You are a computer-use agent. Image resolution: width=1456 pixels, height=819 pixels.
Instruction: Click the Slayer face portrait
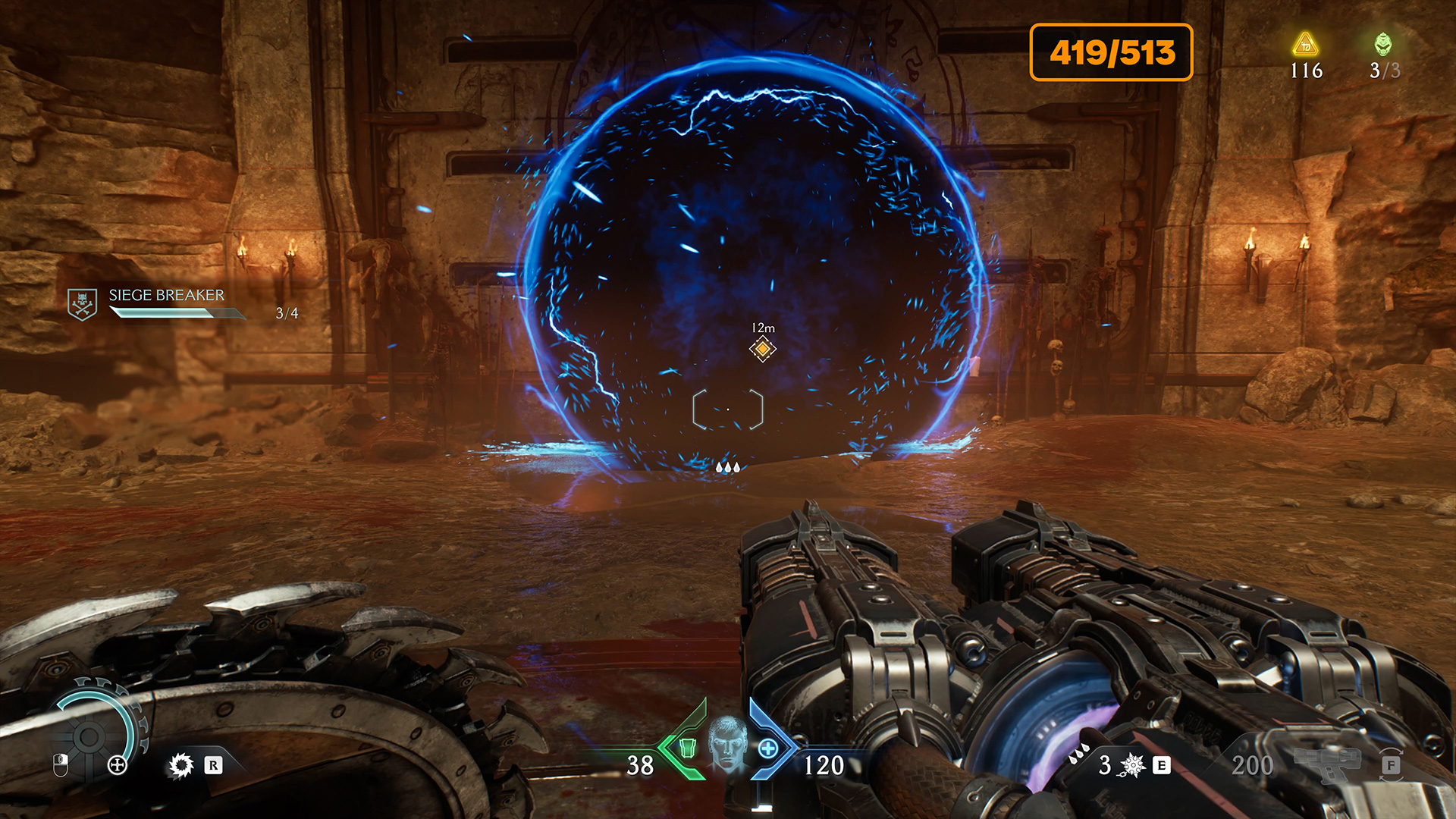pos(727,745)
